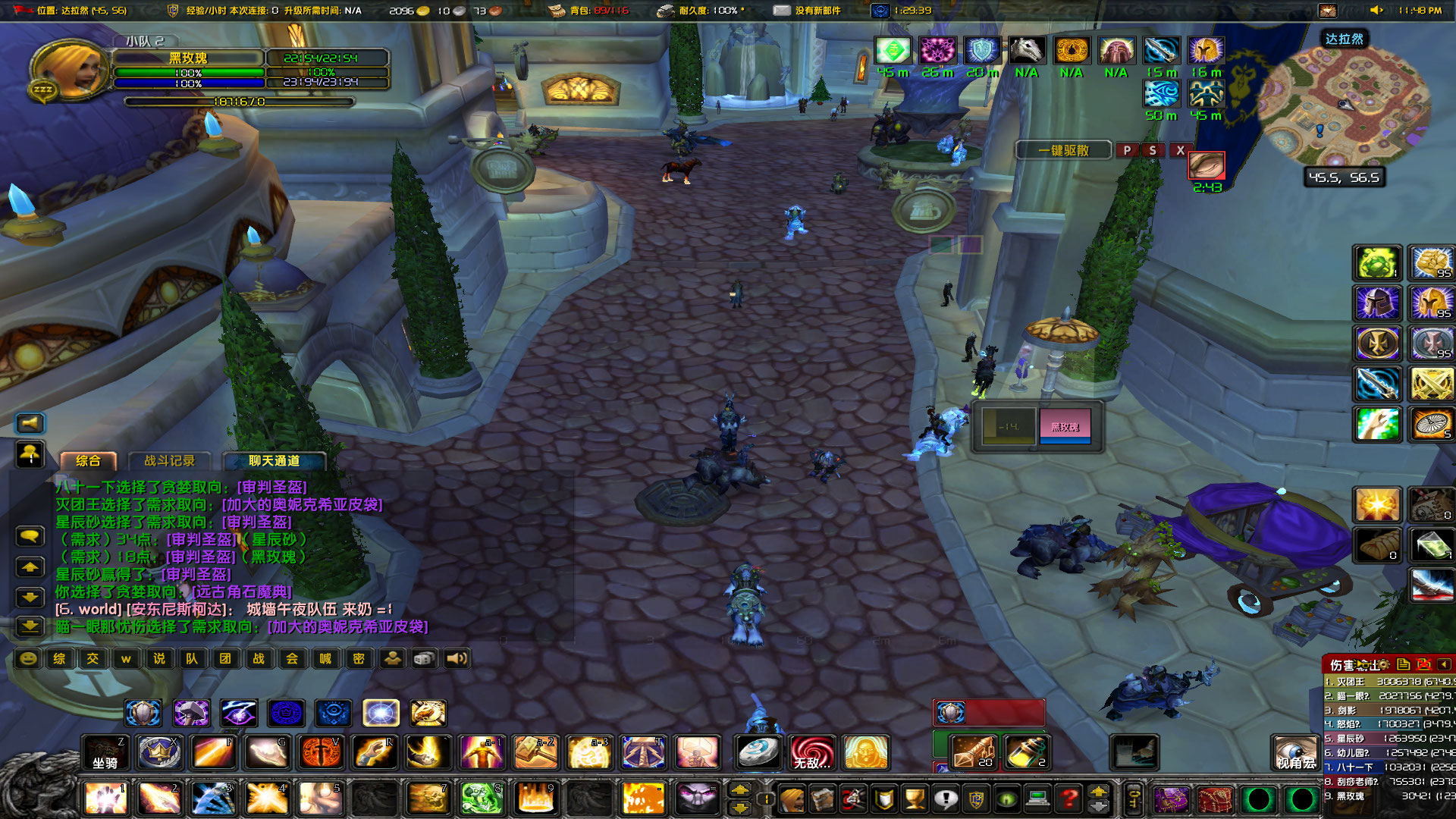1456x819 pixels.
Task: Switch to the 聊天通道 chat tab
Action: (273, 460)
